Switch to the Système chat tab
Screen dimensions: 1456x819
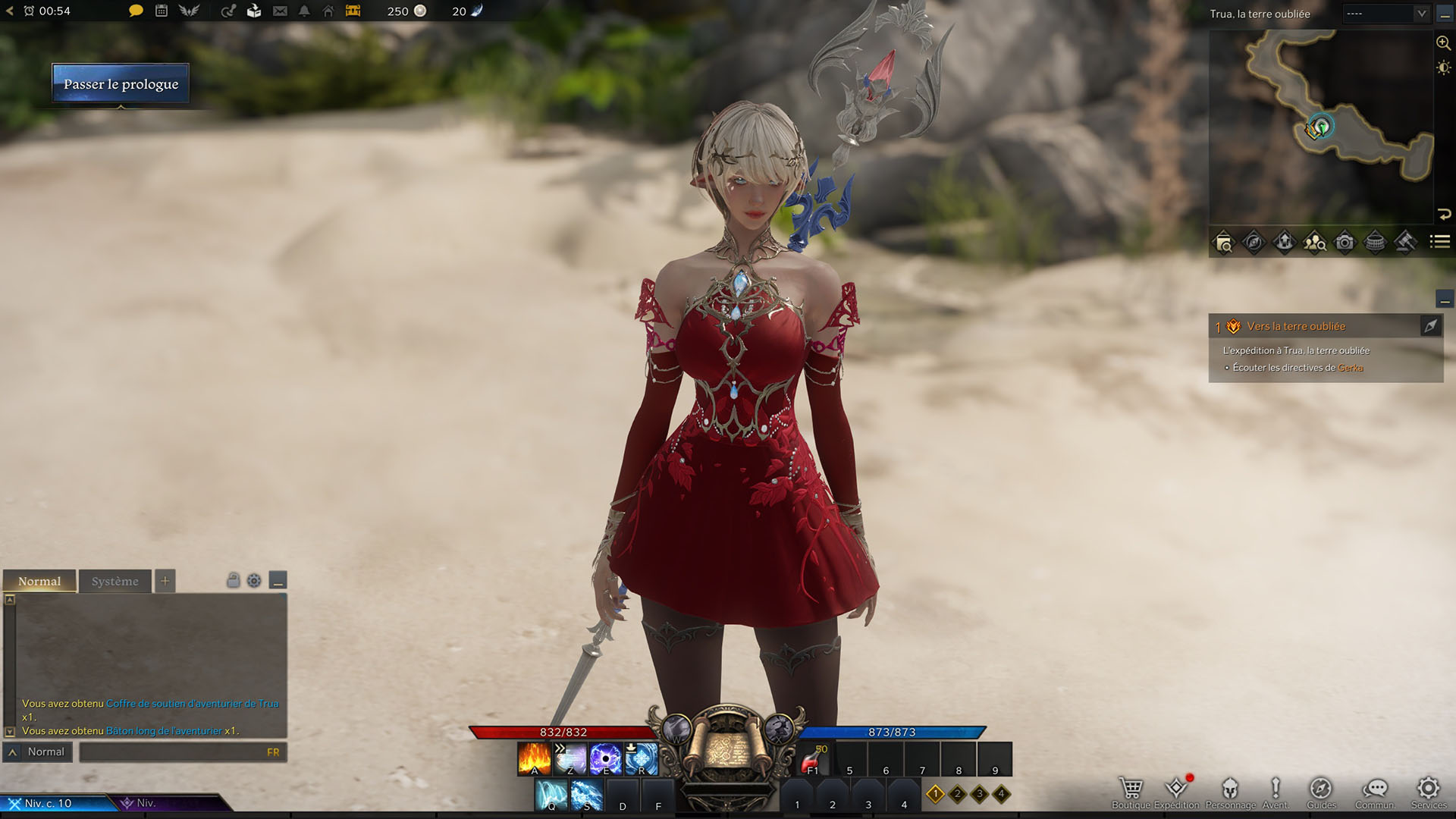(115, 582)
